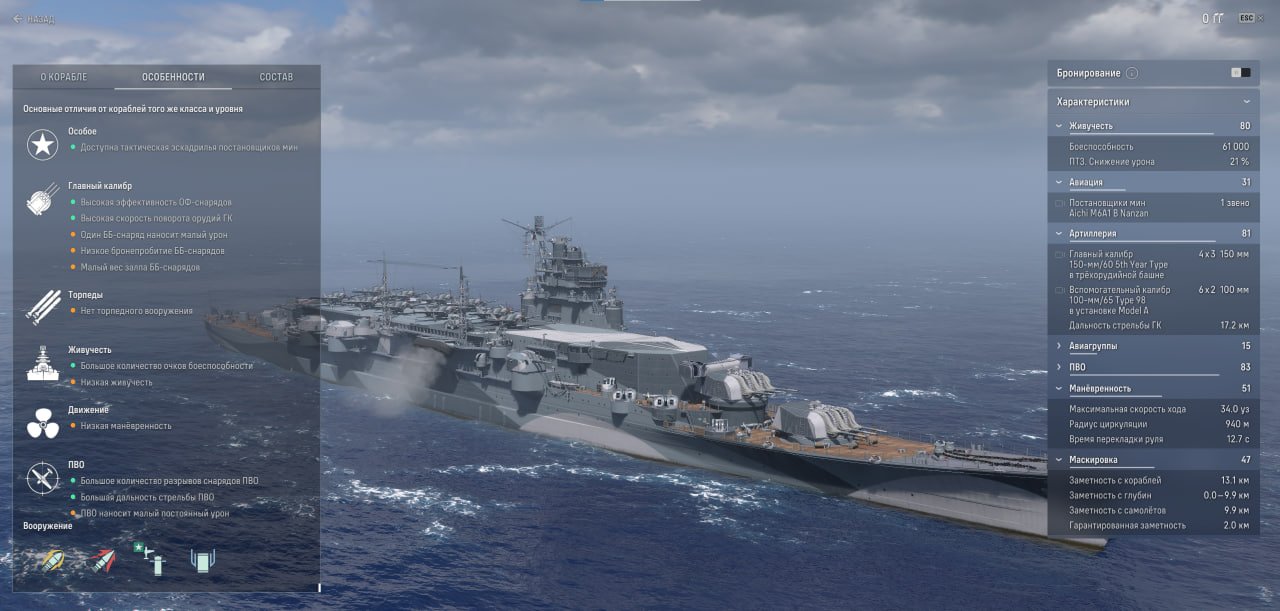Collapse the Живучесть section
Viewport: 1280px width, 611px height.
1060,126
